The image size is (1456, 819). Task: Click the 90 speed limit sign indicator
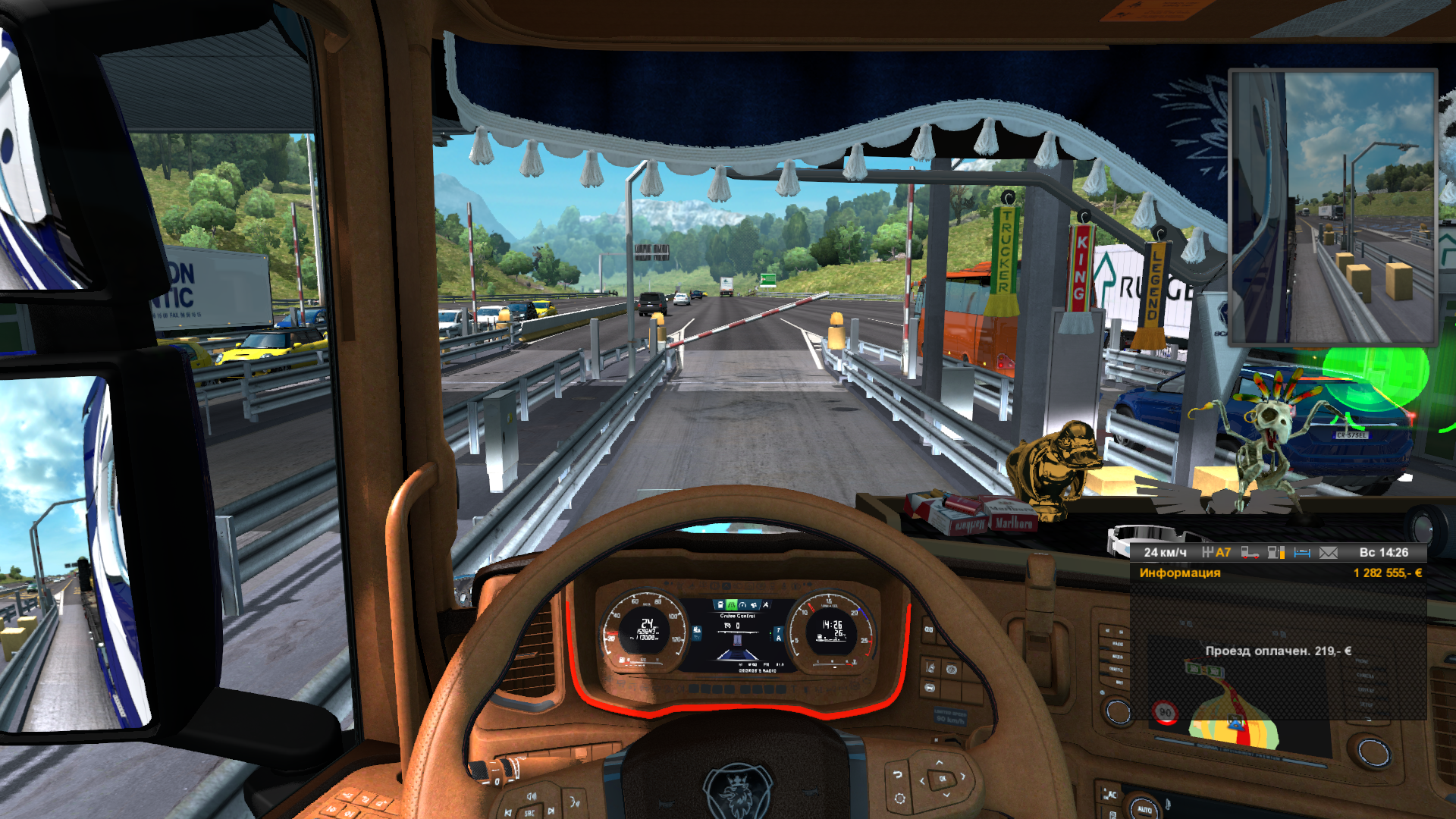tap(1165, 713)
